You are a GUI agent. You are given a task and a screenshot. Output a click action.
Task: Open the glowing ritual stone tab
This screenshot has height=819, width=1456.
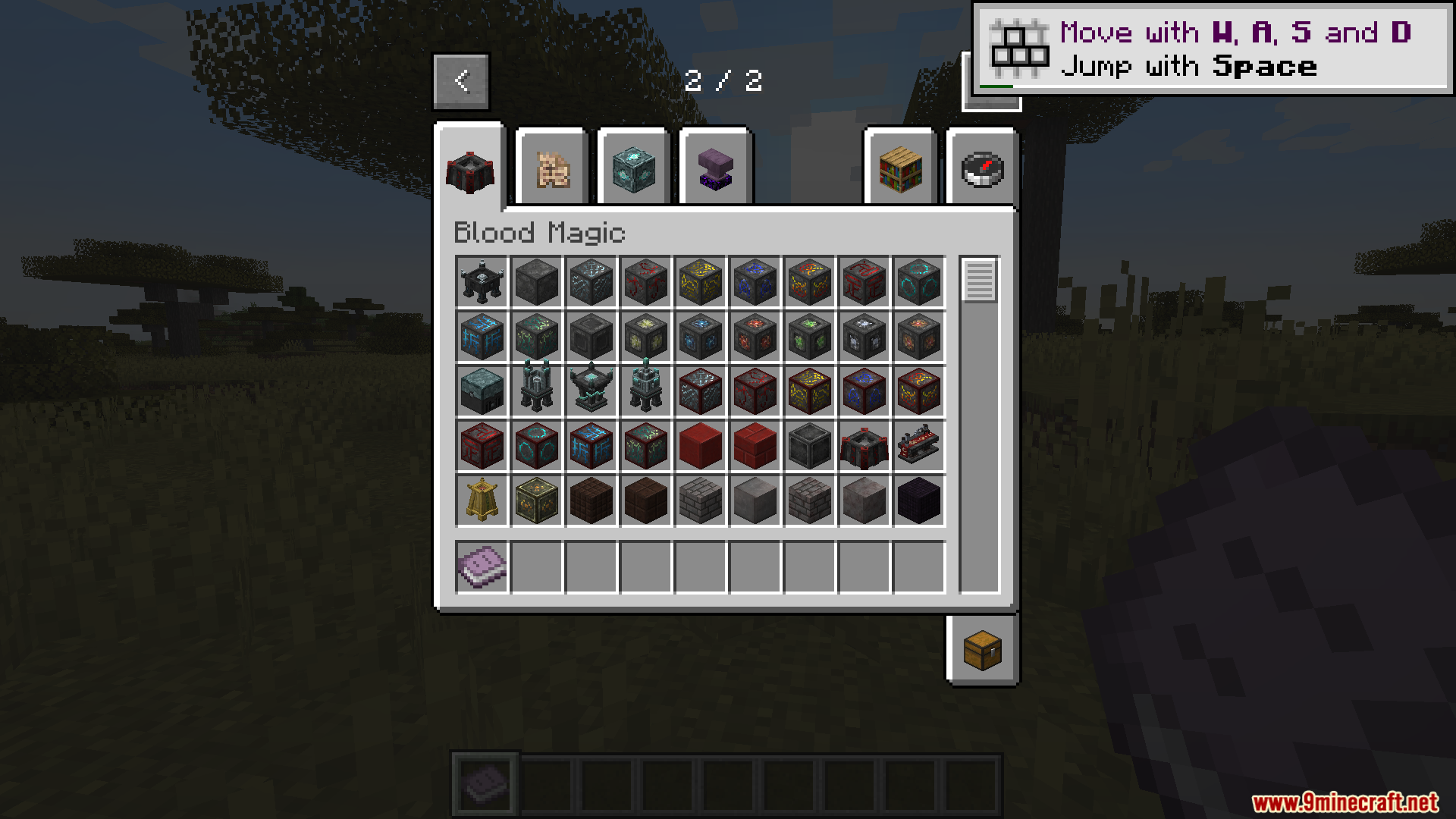click(x=633, y=171)
